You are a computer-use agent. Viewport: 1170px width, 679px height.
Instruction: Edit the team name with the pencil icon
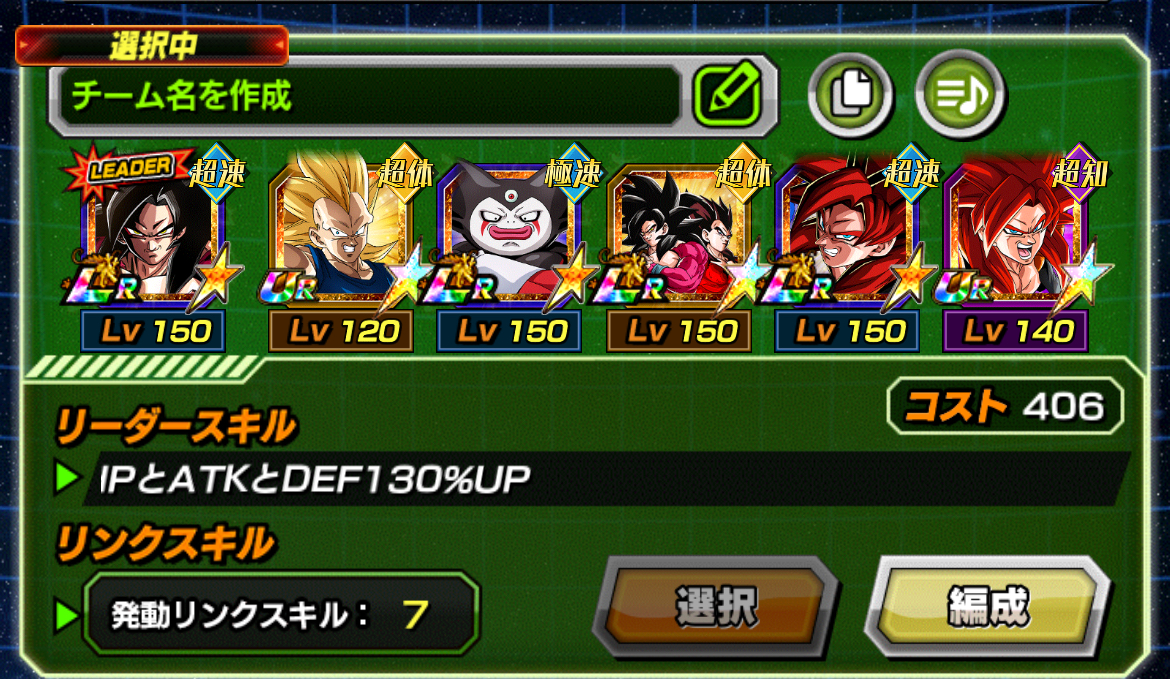727,96
